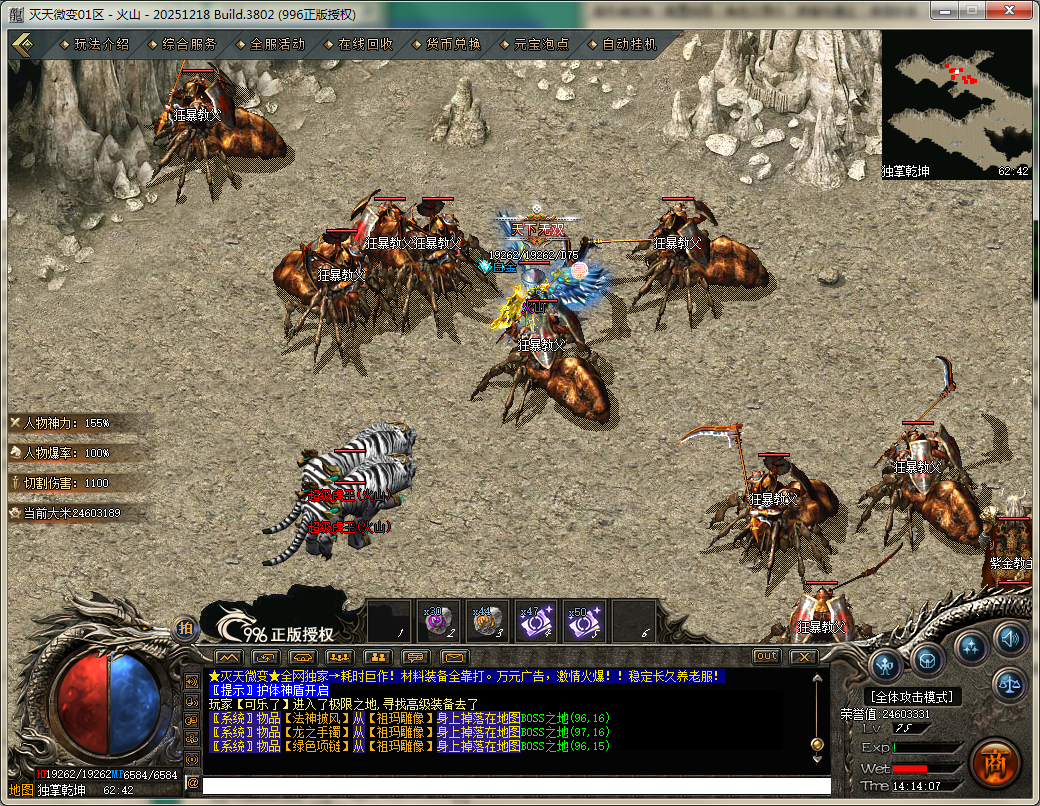Toggle the sound speaker button
1040x806 pixels.
point(1011,637)
